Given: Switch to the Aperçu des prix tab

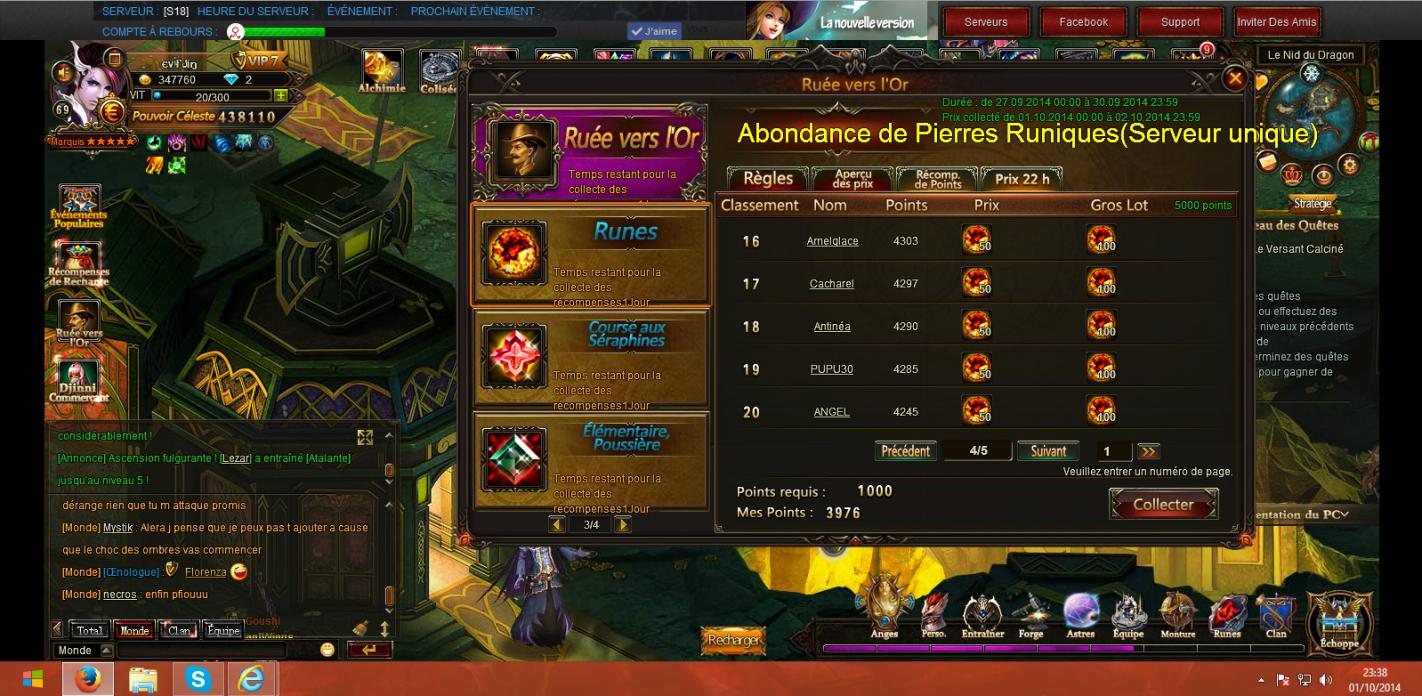Looking at the screenshot, I should (852, 178).
